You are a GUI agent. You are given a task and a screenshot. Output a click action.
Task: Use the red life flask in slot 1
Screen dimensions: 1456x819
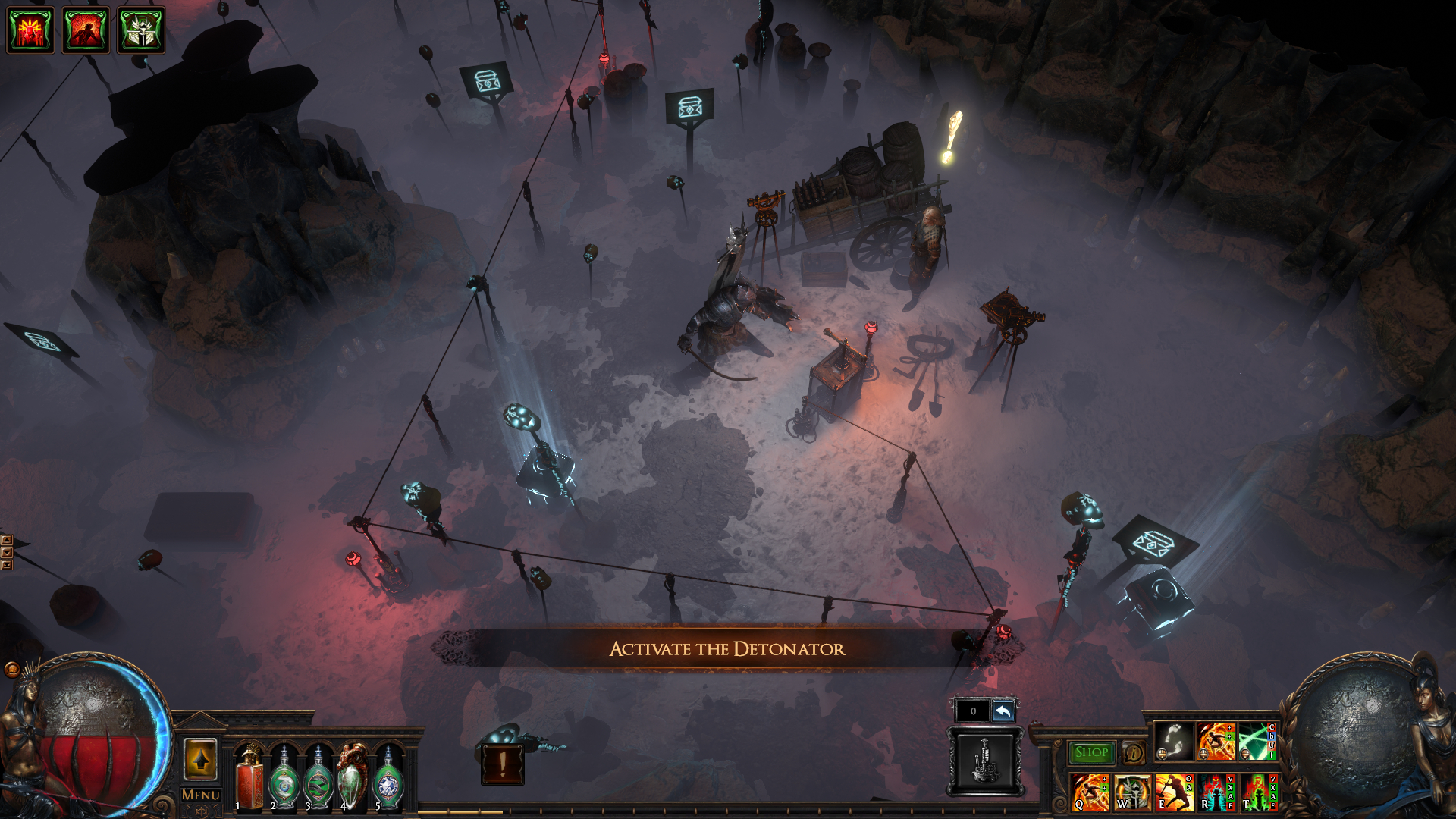pyautogui.click(x=249, y=777)
